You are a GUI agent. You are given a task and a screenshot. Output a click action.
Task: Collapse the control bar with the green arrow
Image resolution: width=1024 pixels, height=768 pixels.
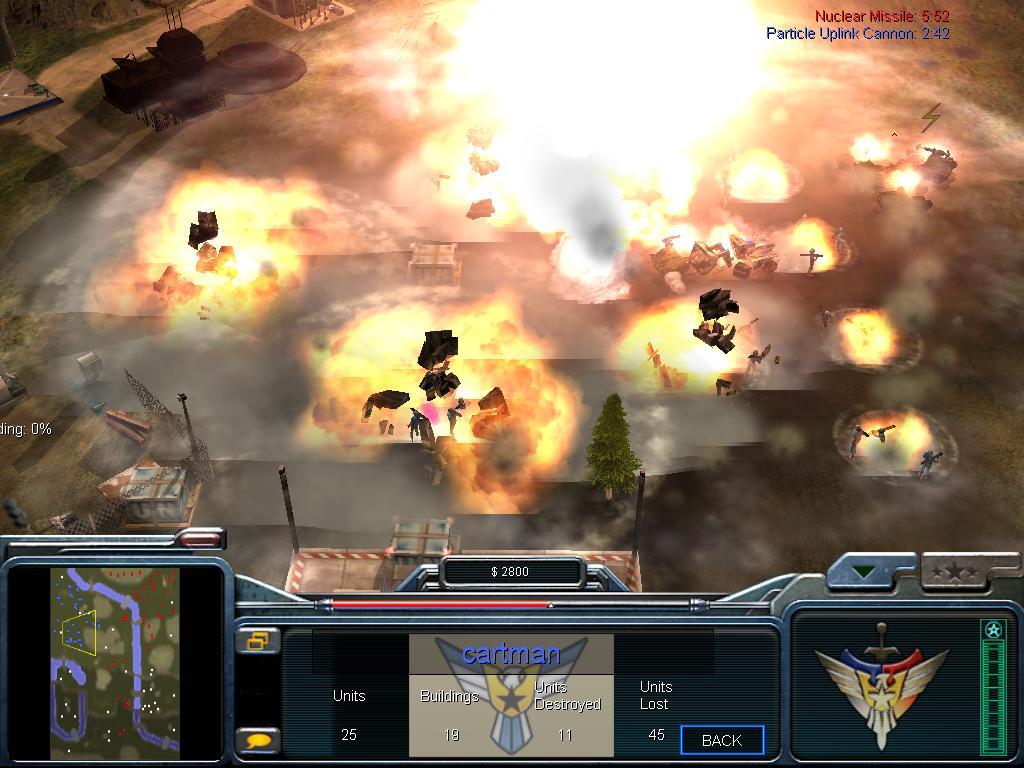pos(863,573)
